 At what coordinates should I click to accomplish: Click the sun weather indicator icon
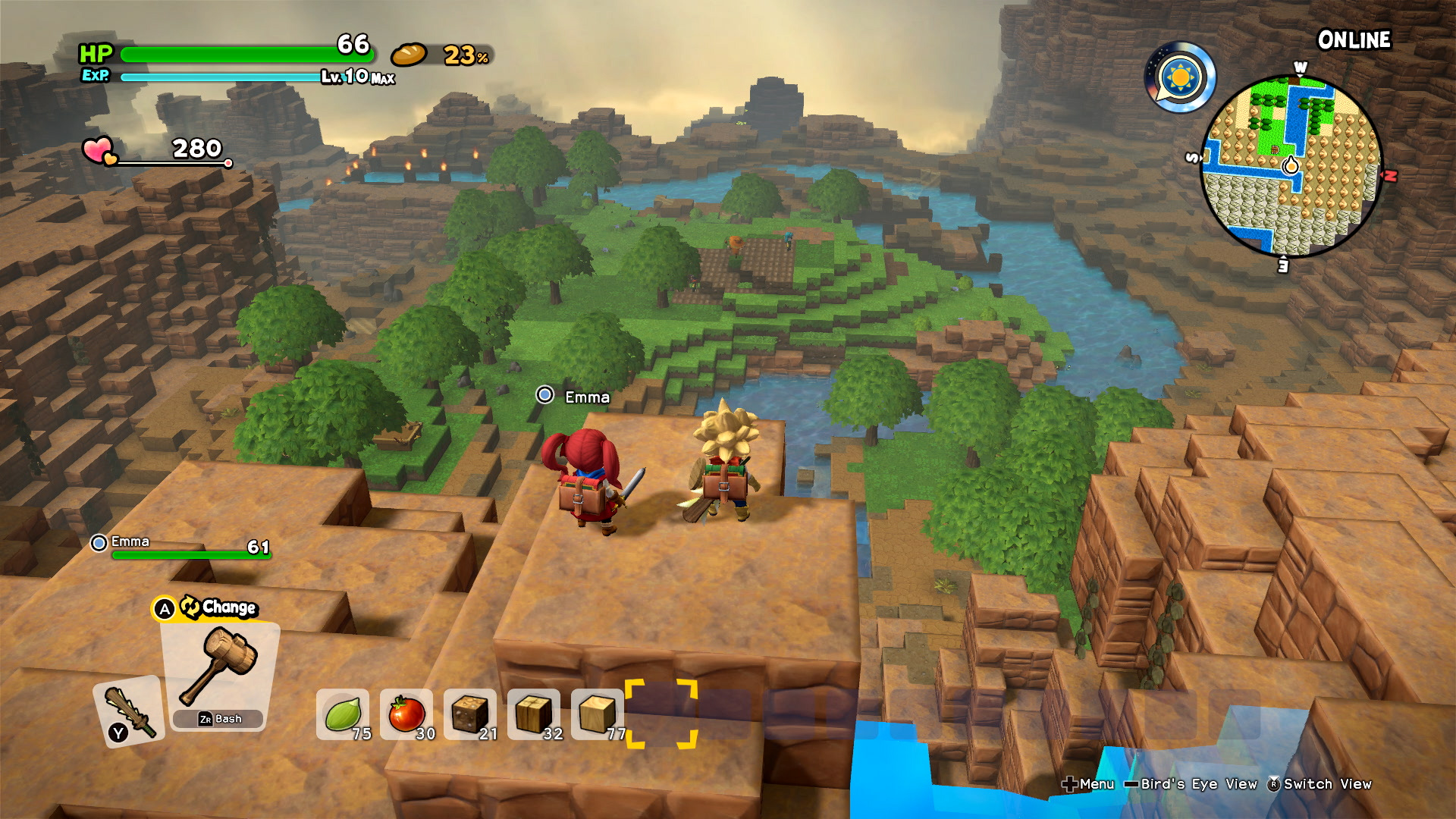point(1180,77)
